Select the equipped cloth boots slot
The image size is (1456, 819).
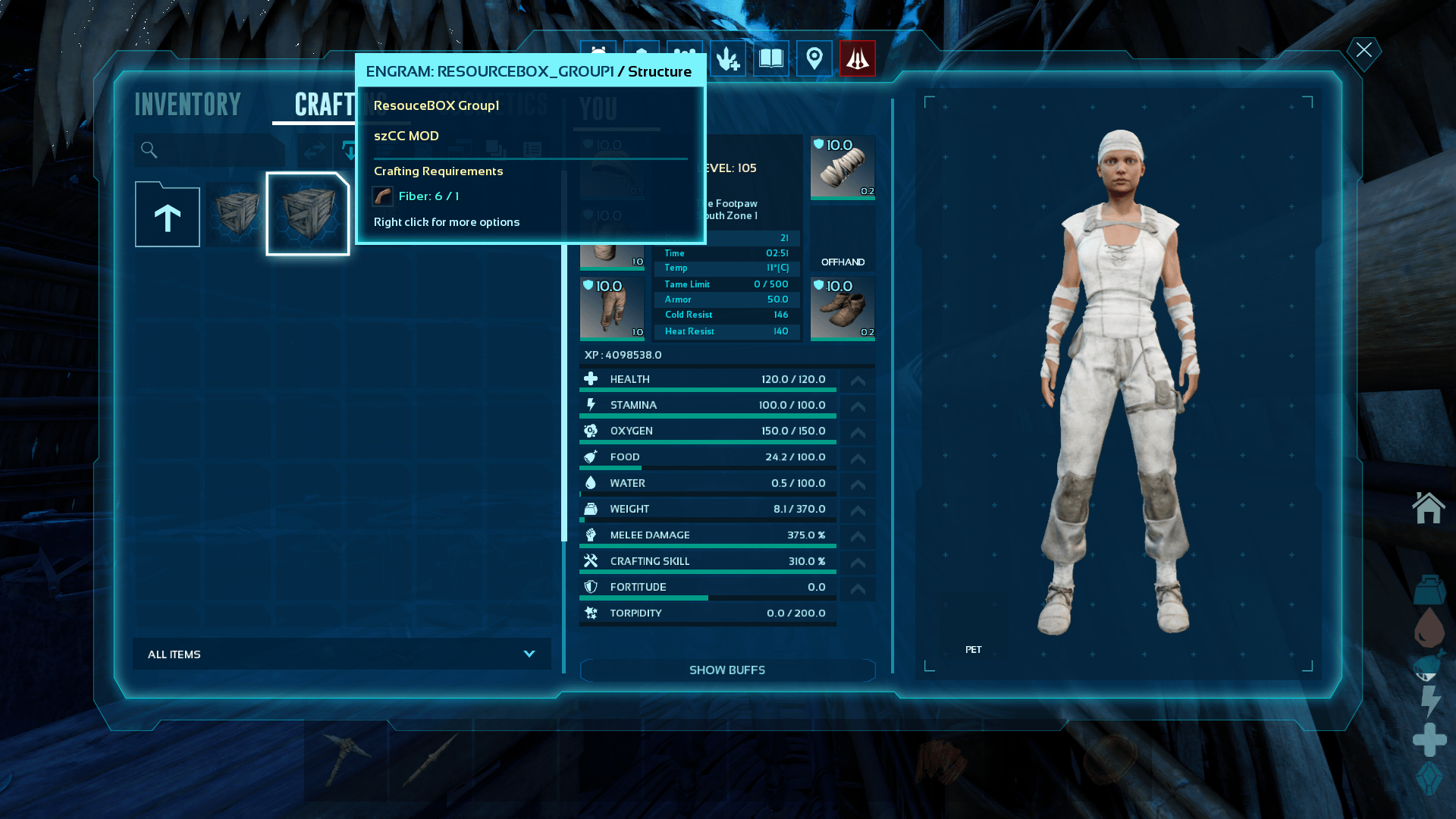click(x=843, y=308)
